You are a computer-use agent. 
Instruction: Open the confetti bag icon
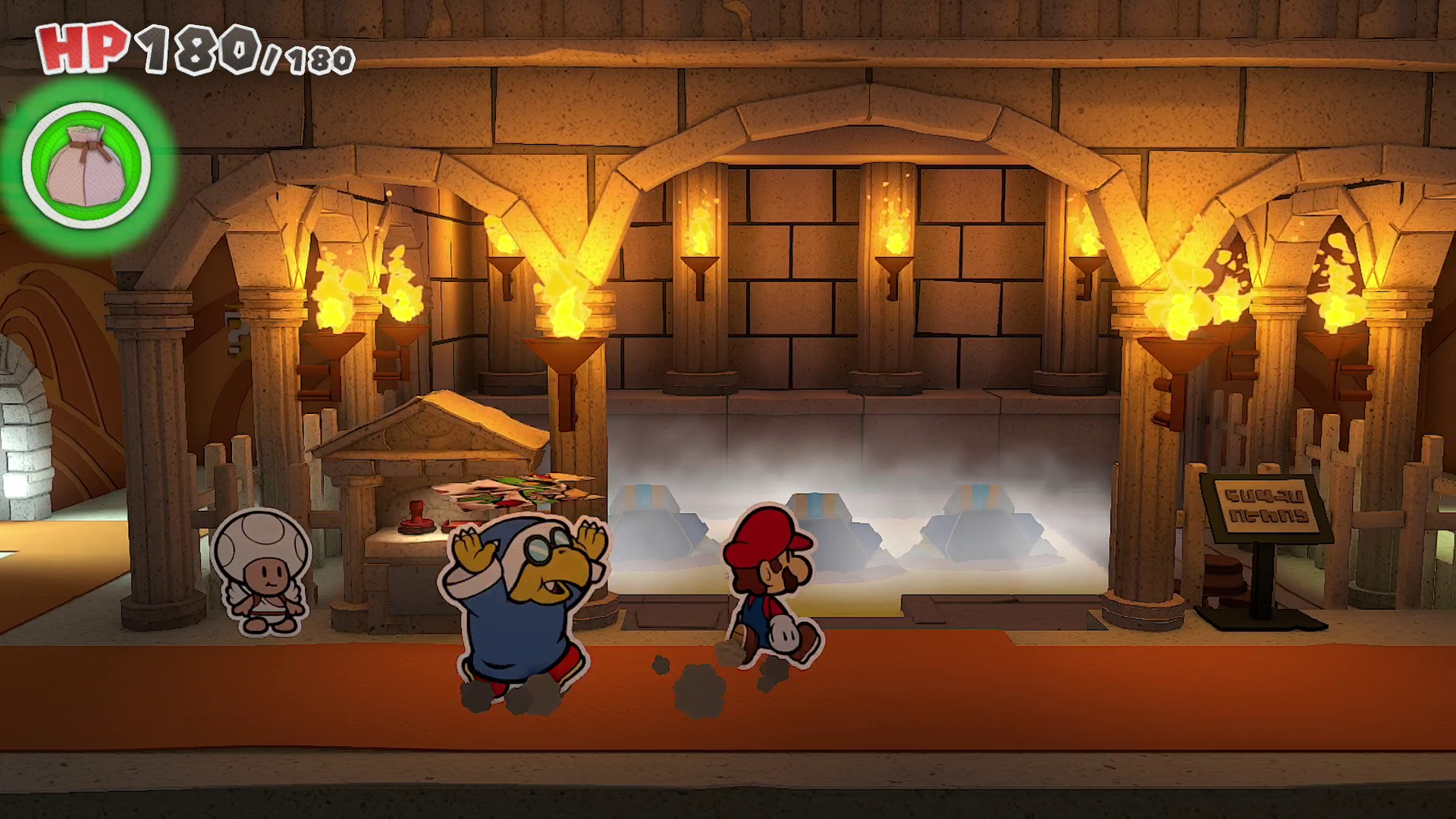(x=86, y=165)
